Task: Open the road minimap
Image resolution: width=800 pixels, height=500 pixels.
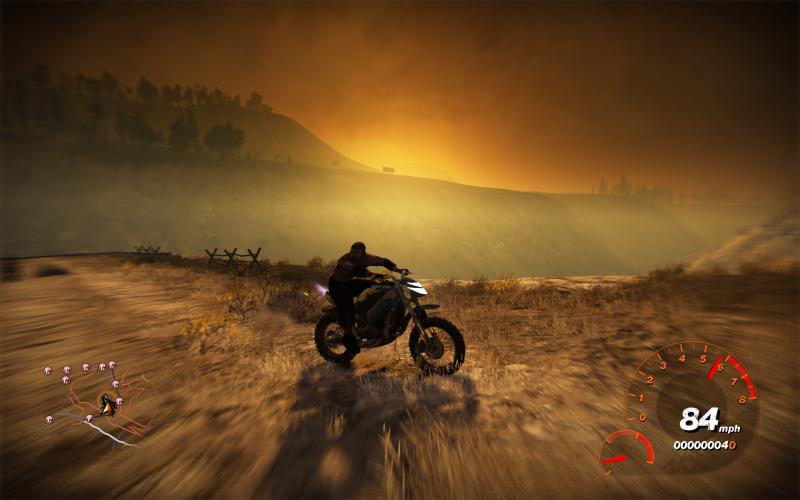Action: coord(96,400)
